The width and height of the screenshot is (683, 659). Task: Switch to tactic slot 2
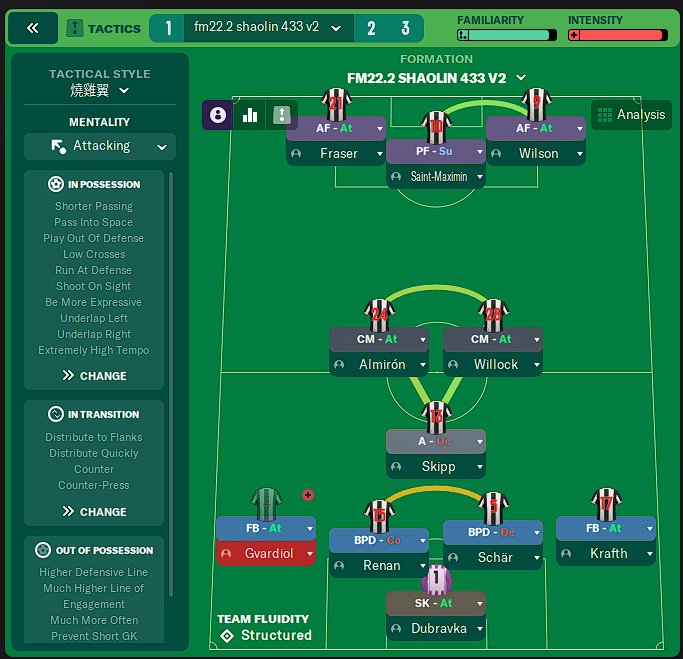click(x=371, y=28)
